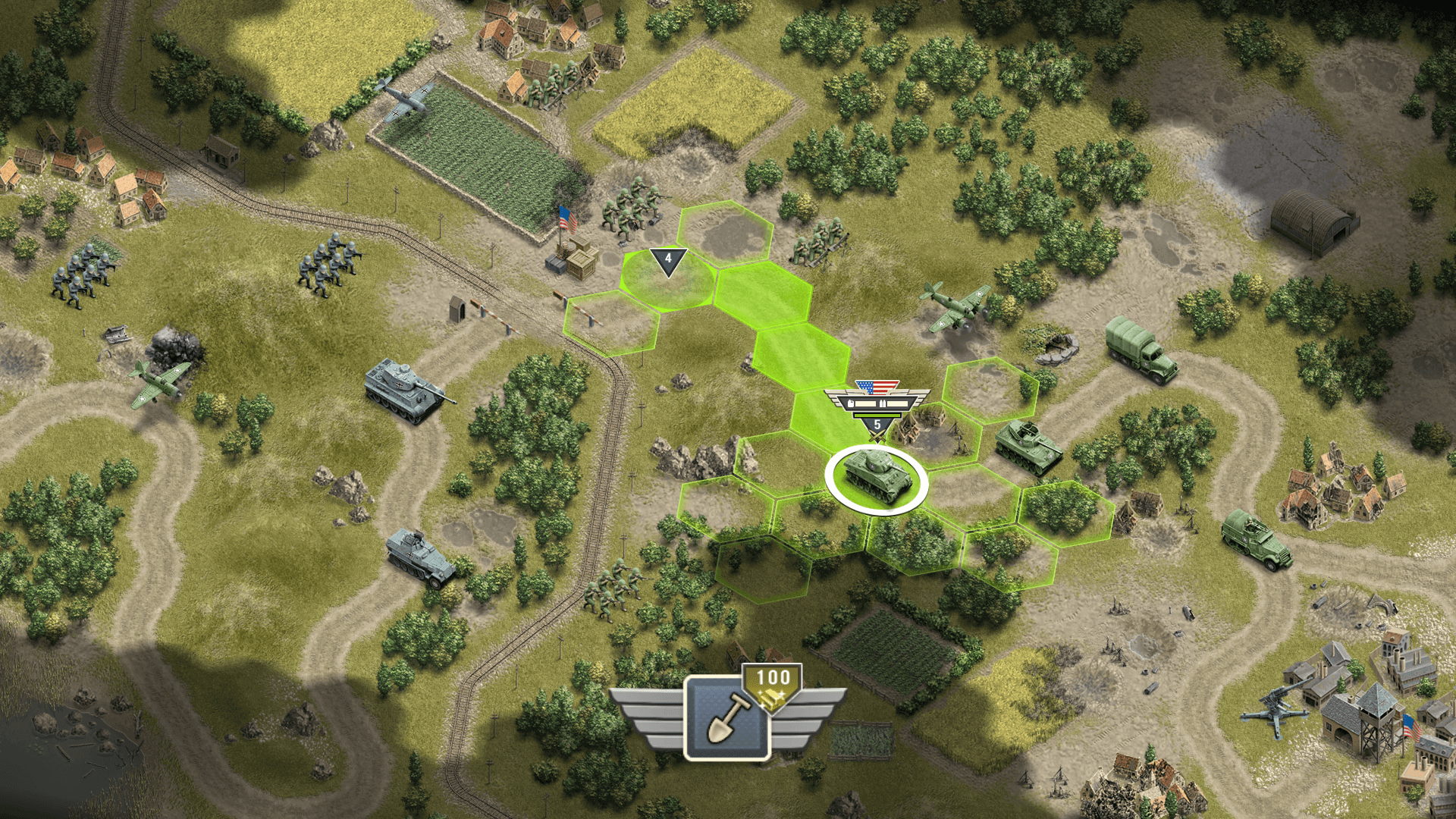The image size is (1456, 819).
Task: Activate the shovel entrench button
Action: [x=726, y=718]
